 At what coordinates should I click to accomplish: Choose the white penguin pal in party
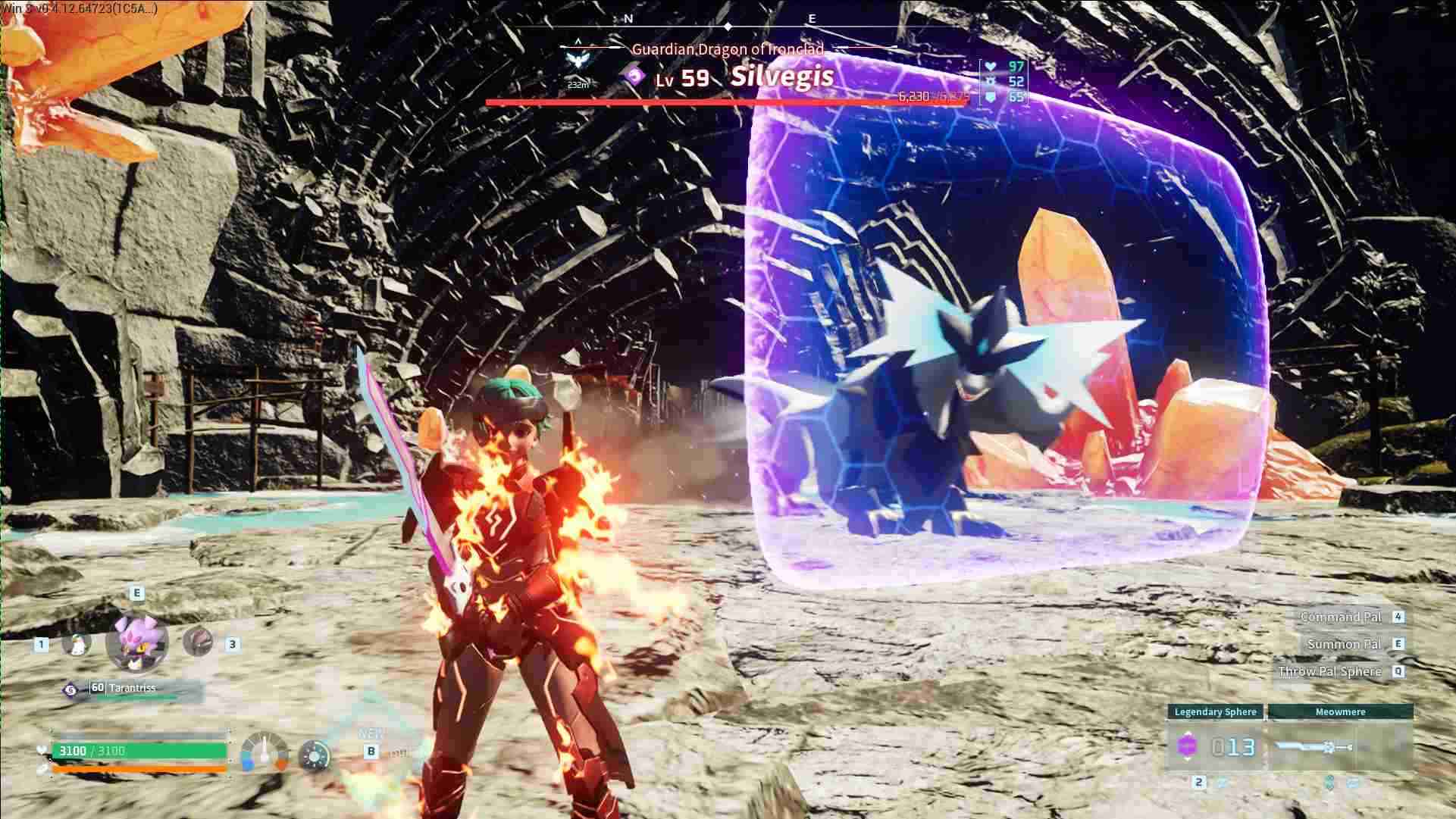(76, 644)
